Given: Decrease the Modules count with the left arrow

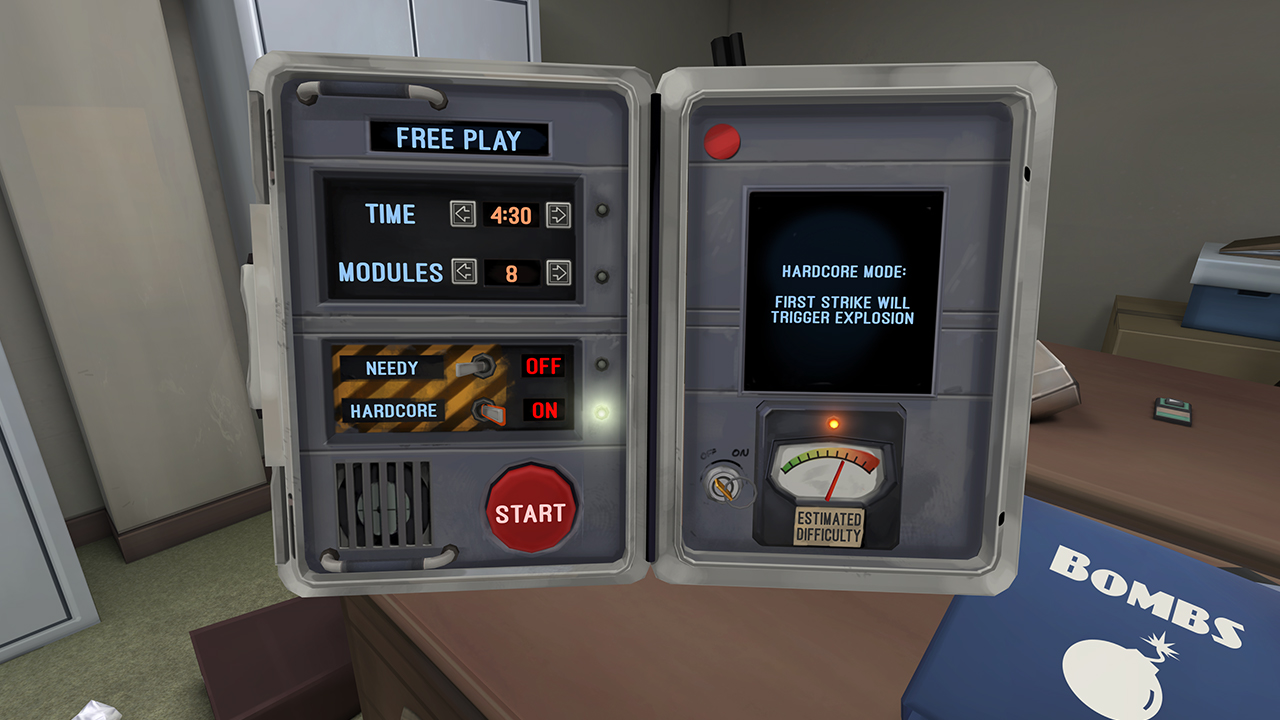Looking at the screenshot, I should [464, 271].
